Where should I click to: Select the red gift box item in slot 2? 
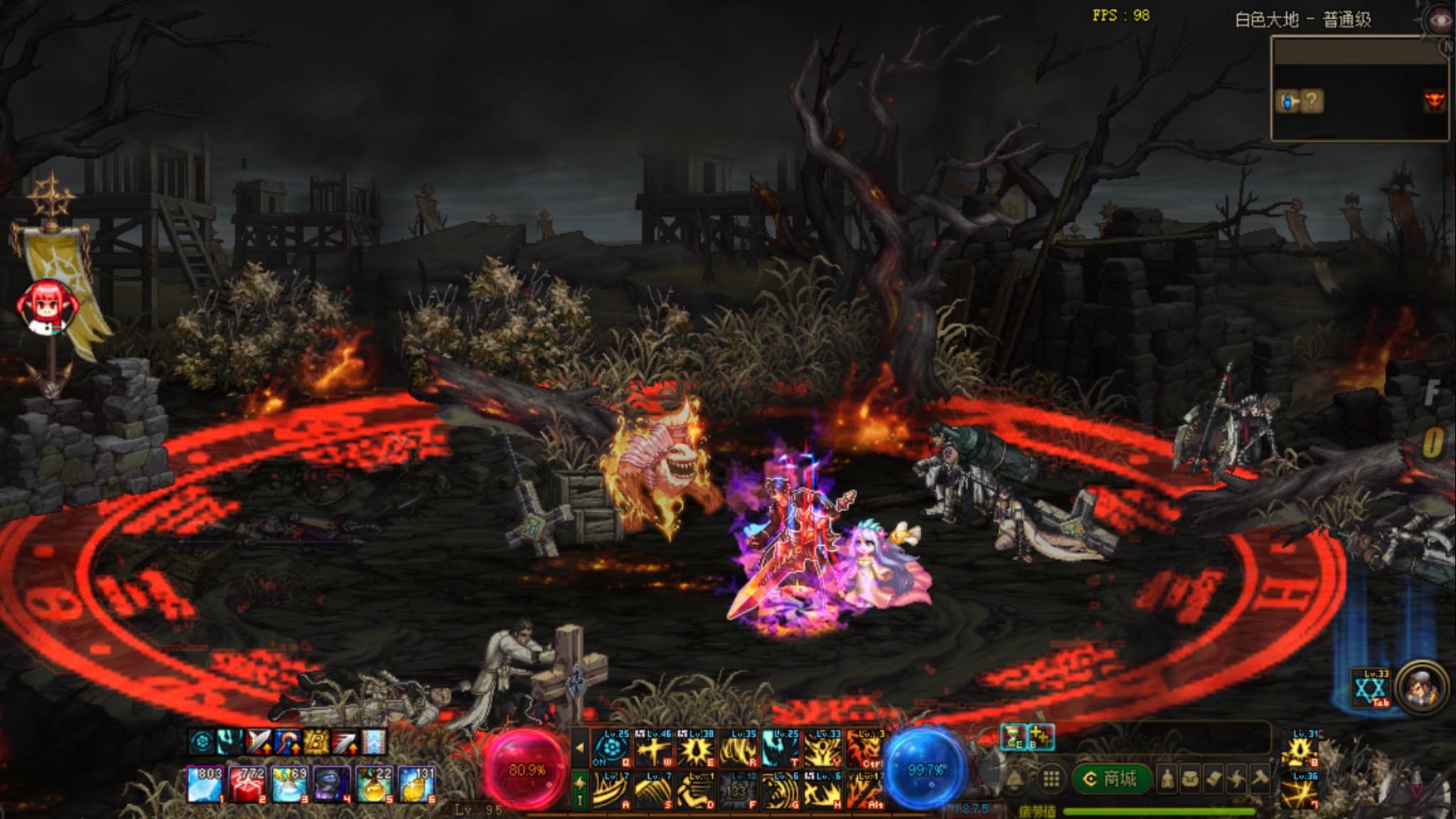click(246, 783)
